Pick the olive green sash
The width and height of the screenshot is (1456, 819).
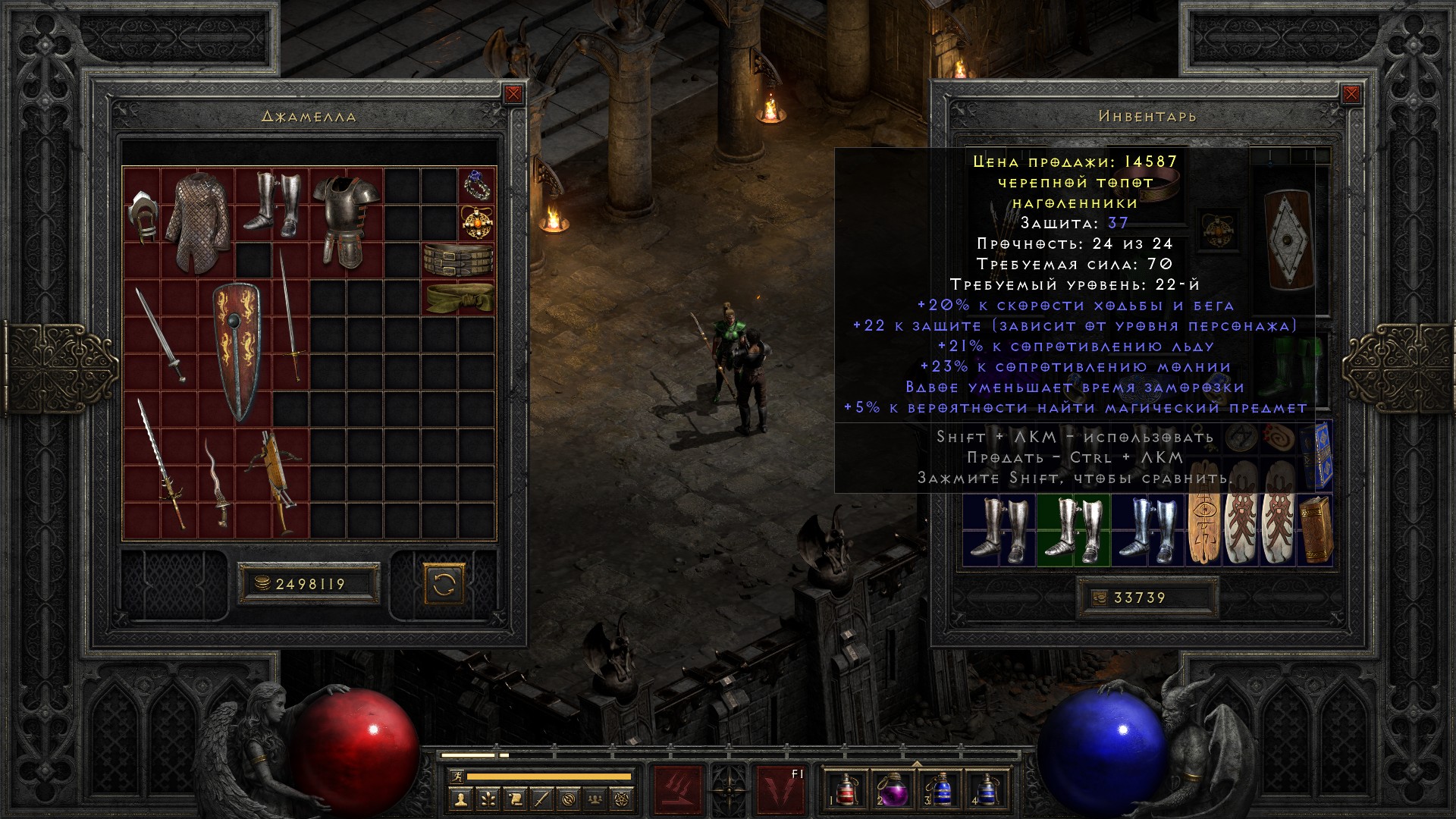(460, 299)
